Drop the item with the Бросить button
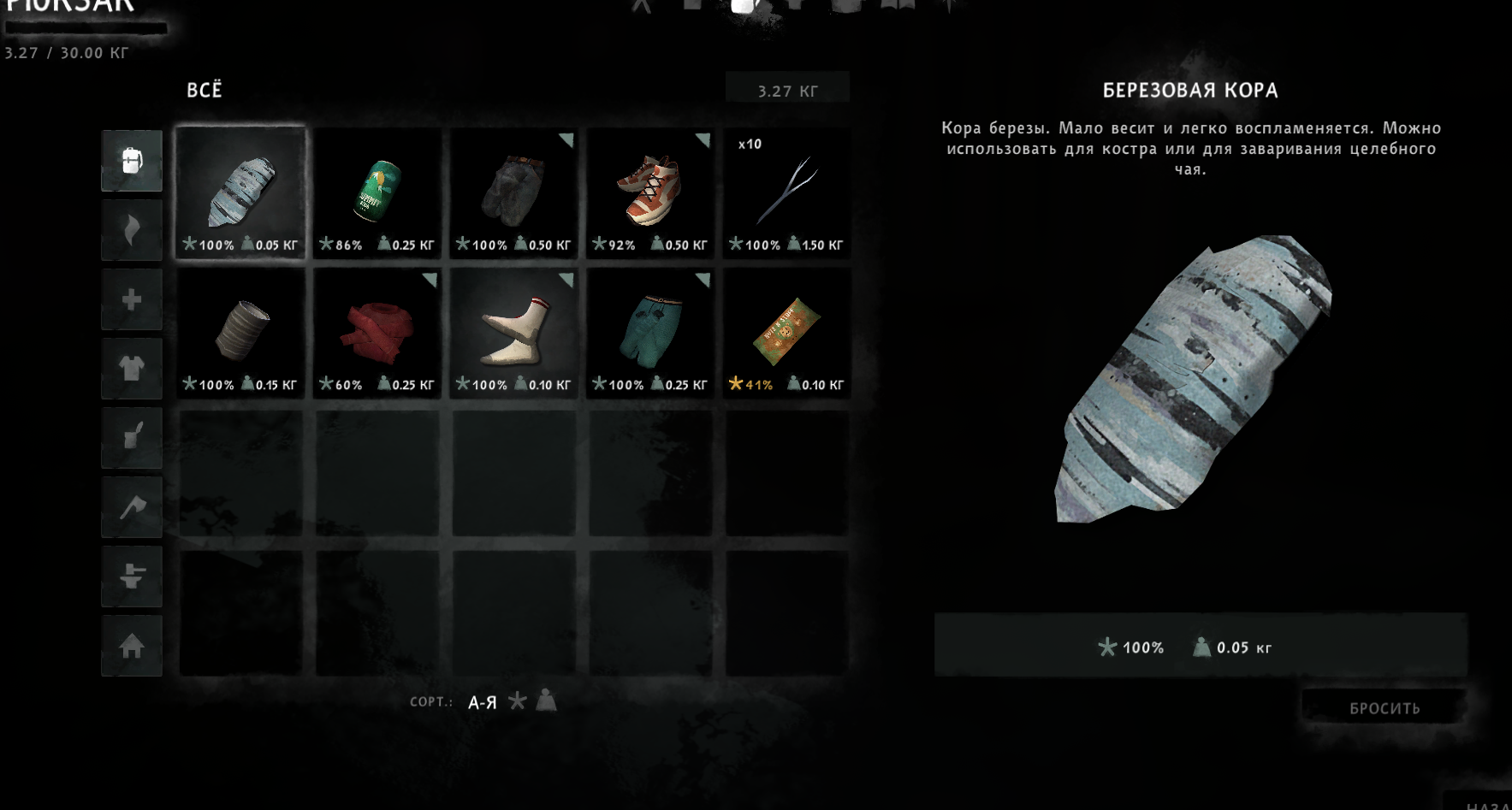The height and width of the screenshot is (810, 1512). click(1384, 708)
